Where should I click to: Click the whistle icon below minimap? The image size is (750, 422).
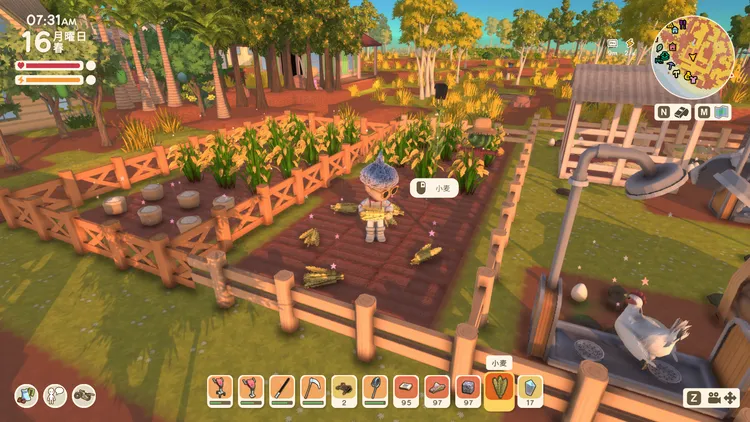pos(680,112)
